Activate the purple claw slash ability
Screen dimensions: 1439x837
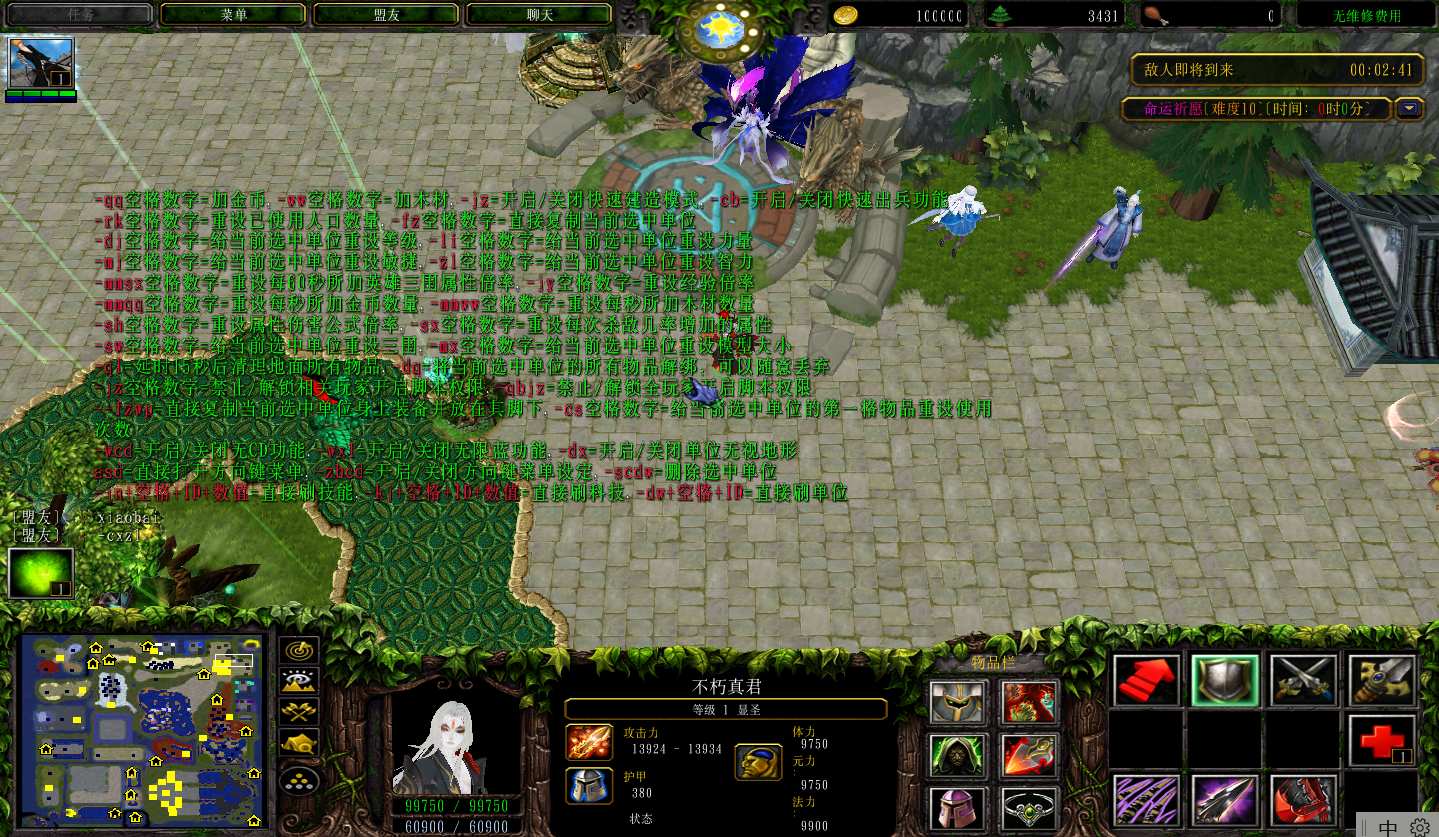pyautogui.click(x=1146, y=800)
